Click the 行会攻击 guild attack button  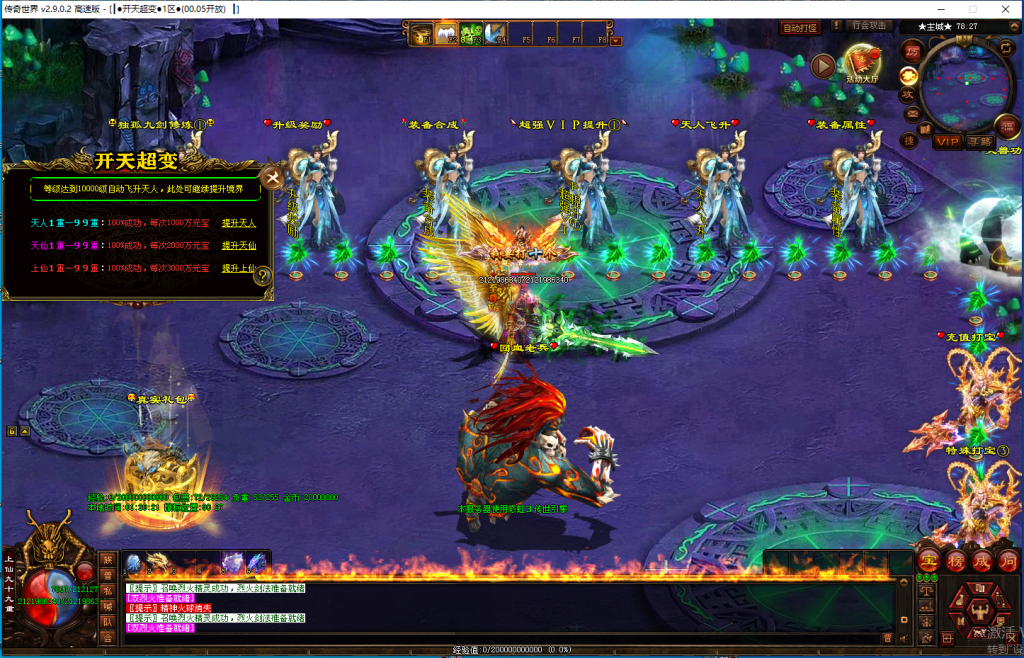point(867,26)
